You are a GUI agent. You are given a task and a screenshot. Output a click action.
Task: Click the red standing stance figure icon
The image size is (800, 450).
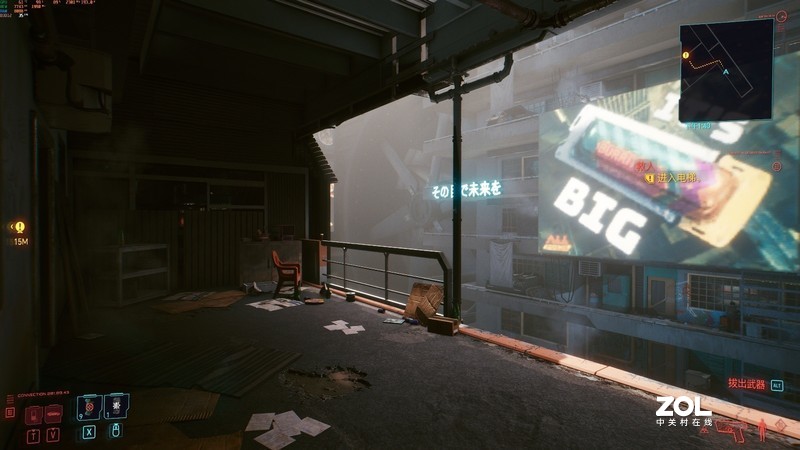[x=764, y=430]
